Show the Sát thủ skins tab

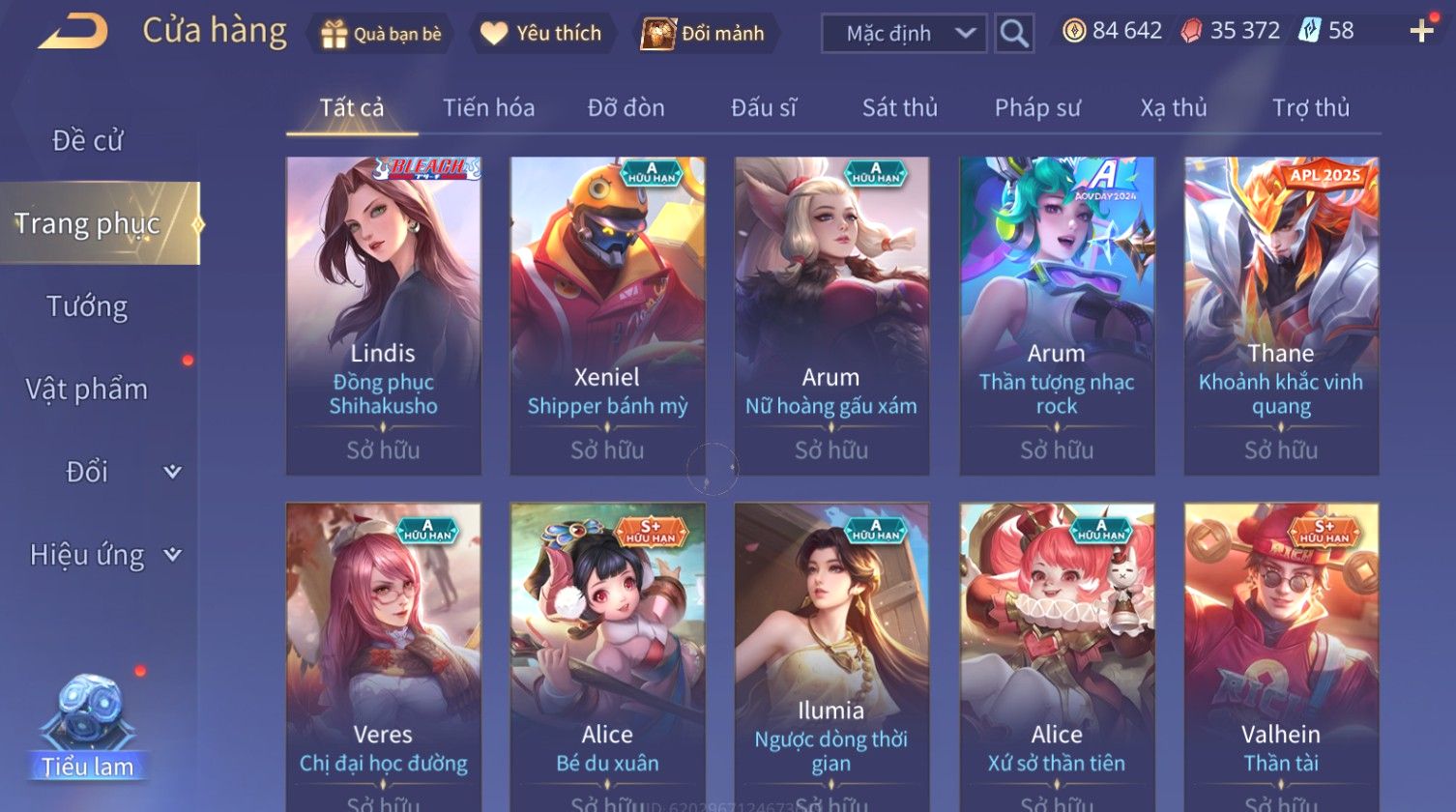tap(899, 108)
